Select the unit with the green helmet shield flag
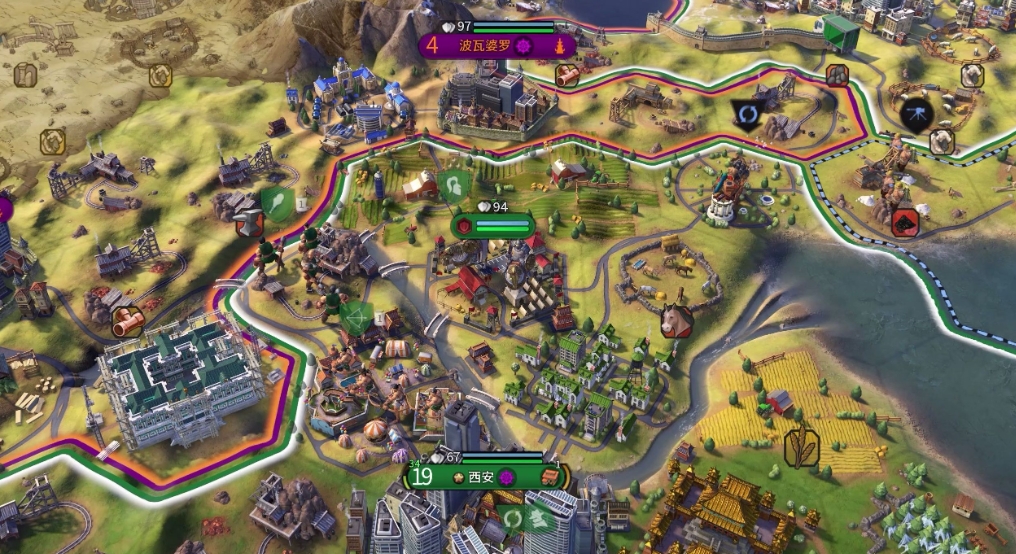The height and width of the screenshot is (554, 1016). pyautogui.click(x=452, y=186)
